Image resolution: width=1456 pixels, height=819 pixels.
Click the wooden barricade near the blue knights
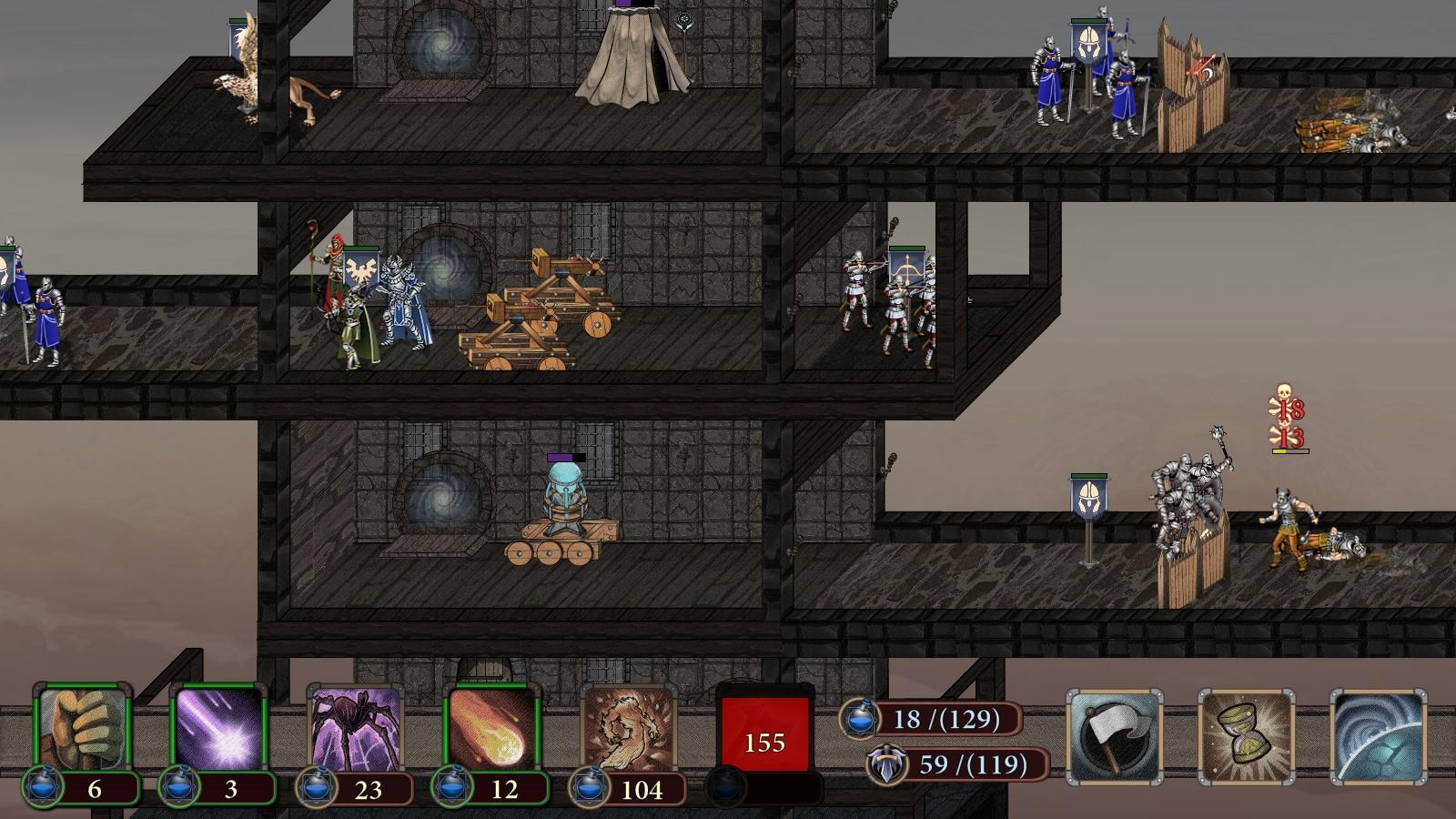click(1192, 86)
